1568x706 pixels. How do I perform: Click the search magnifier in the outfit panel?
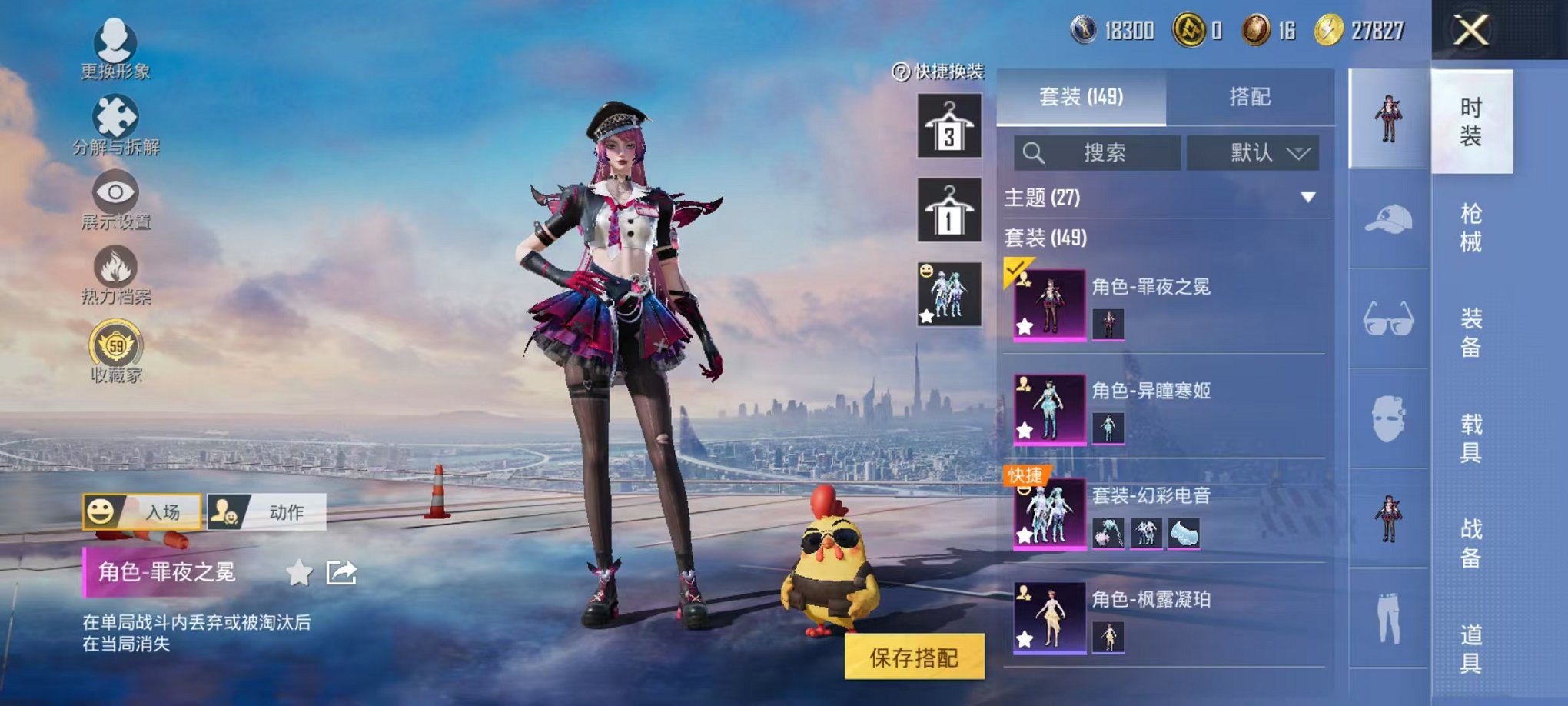tap(1034, 152)
